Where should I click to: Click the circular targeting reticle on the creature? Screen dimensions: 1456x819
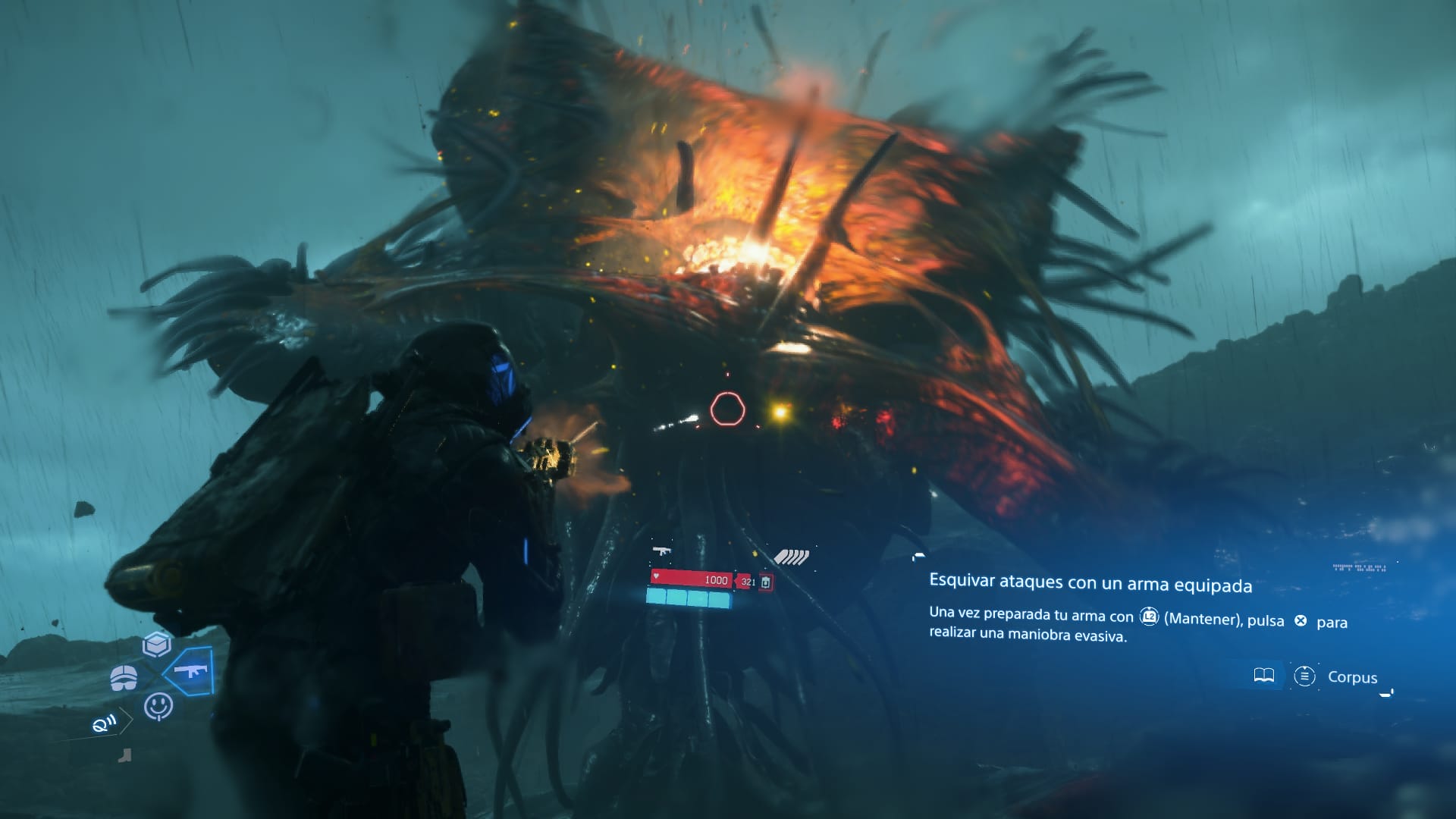pyautogui.click(x=728, y=409)
